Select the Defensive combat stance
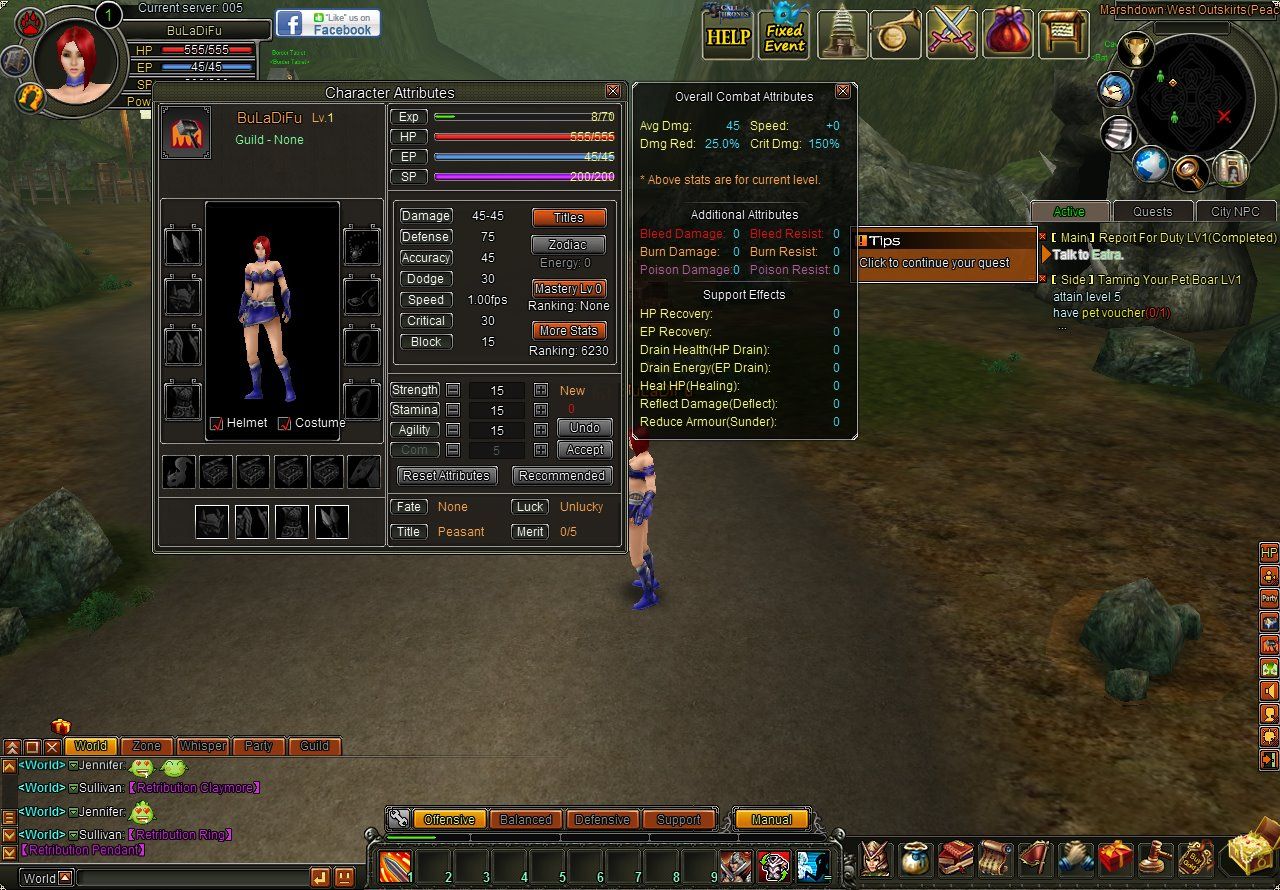 tap(602, 819)
